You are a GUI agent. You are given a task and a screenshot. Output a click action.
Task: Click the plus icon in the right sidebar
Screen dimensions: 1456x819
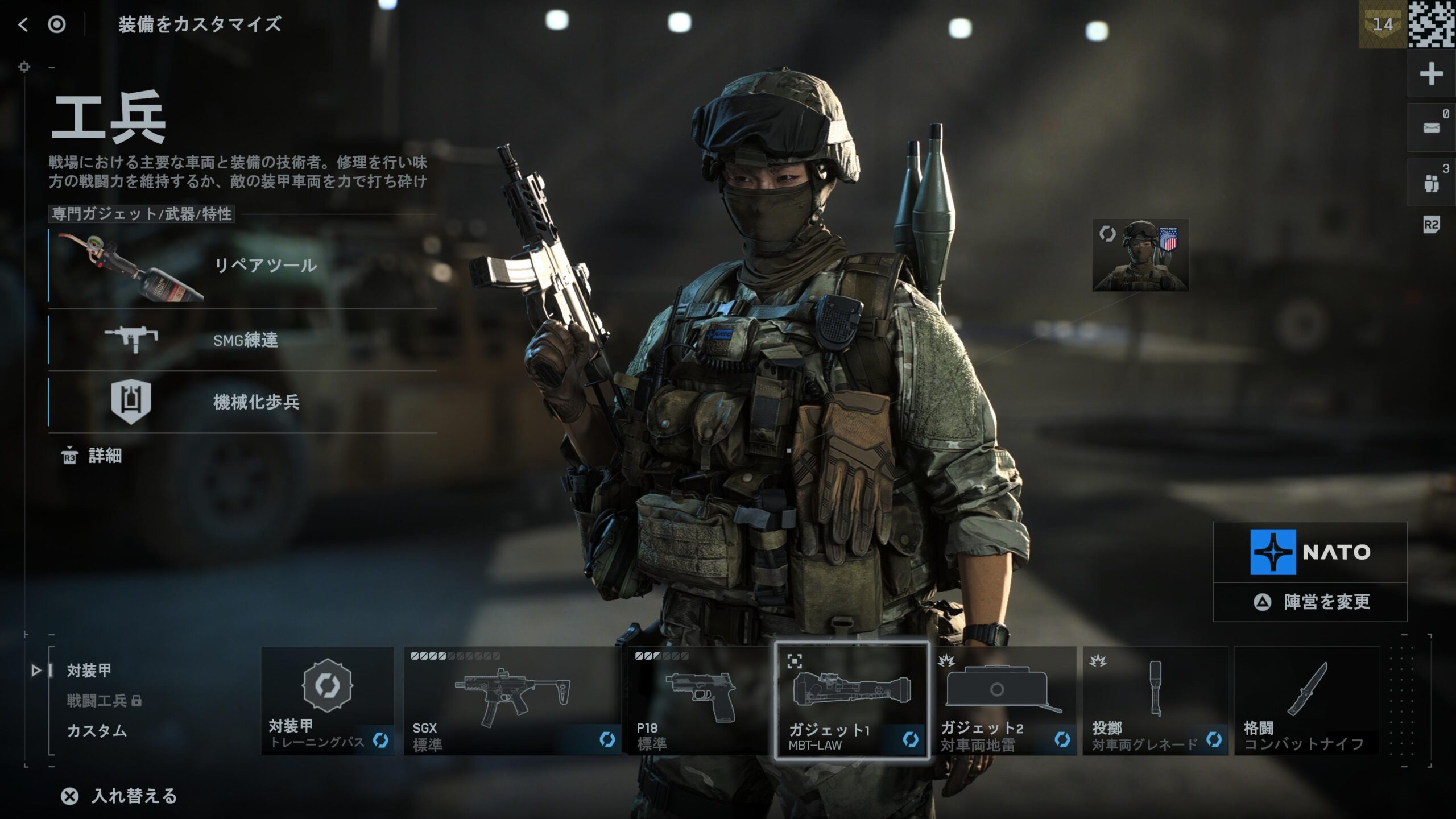coord(1431,74)
